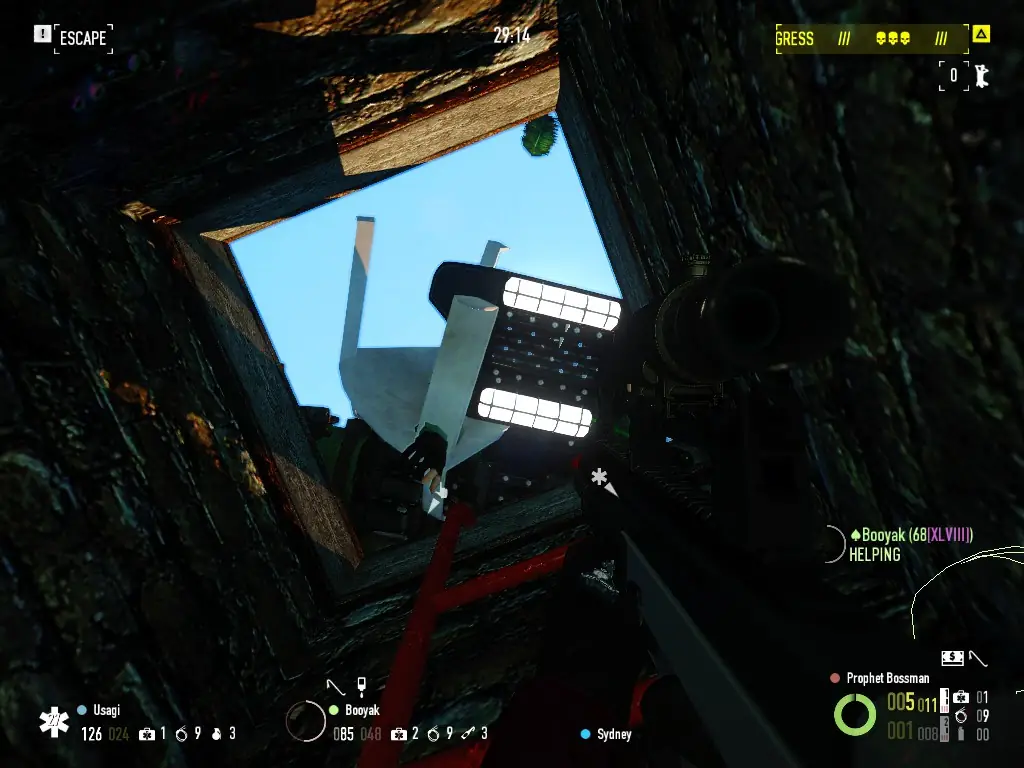Click Prophet Bossman's green health ring
Viewport: 1024px width, 768px height.
855,714
